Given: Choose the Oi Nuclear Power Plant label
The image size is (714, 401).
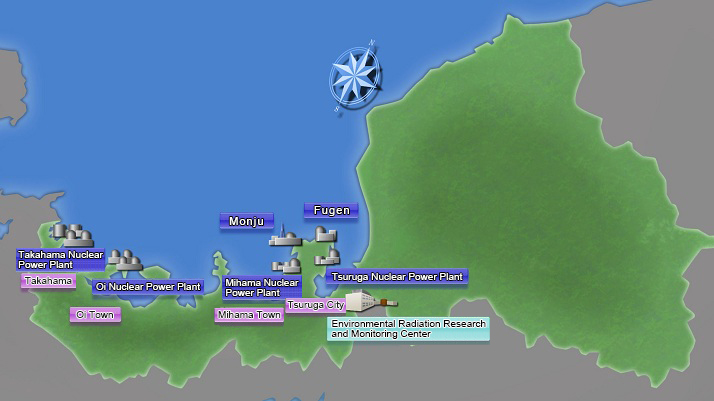Looking at the screenshot, I should click(x=147, y=287).
